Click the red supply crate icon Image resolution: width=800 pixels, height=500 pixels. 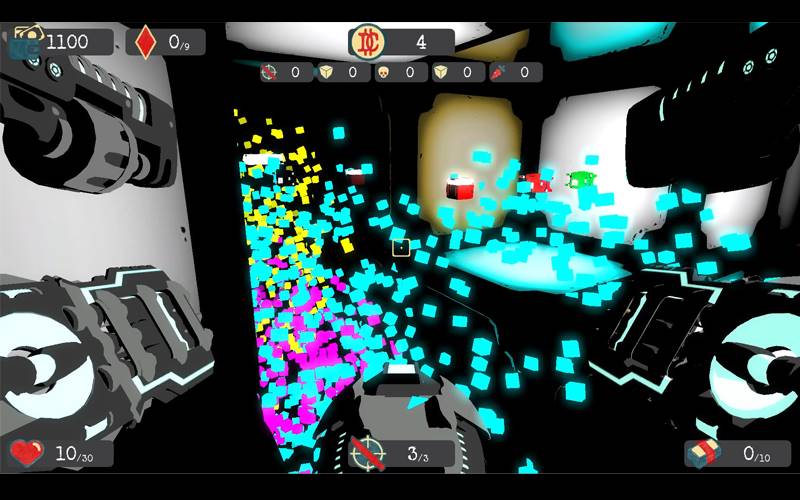click(x=702, y=453)
